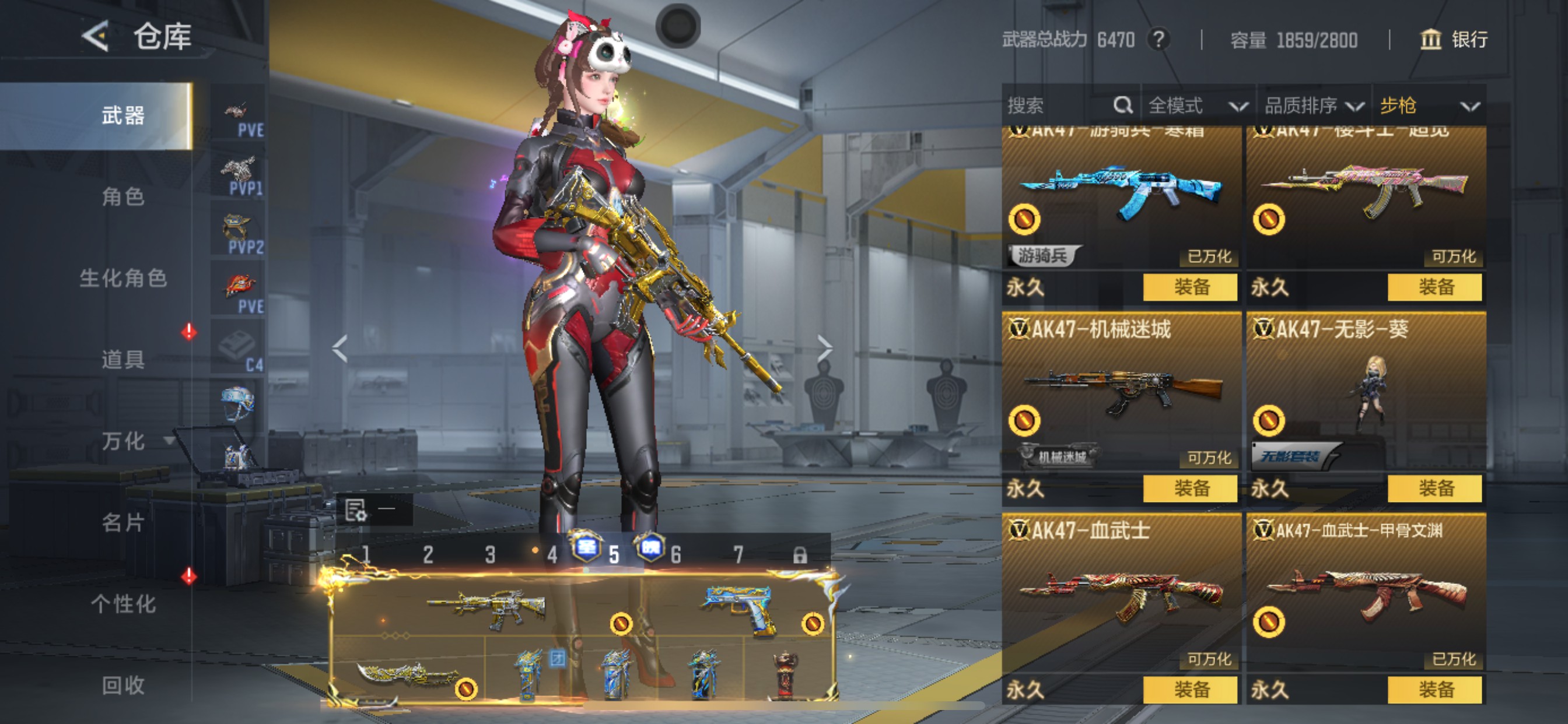The image size is (1568, 724).
Task: Open the 银行 bank
Action: (1454, 40)
